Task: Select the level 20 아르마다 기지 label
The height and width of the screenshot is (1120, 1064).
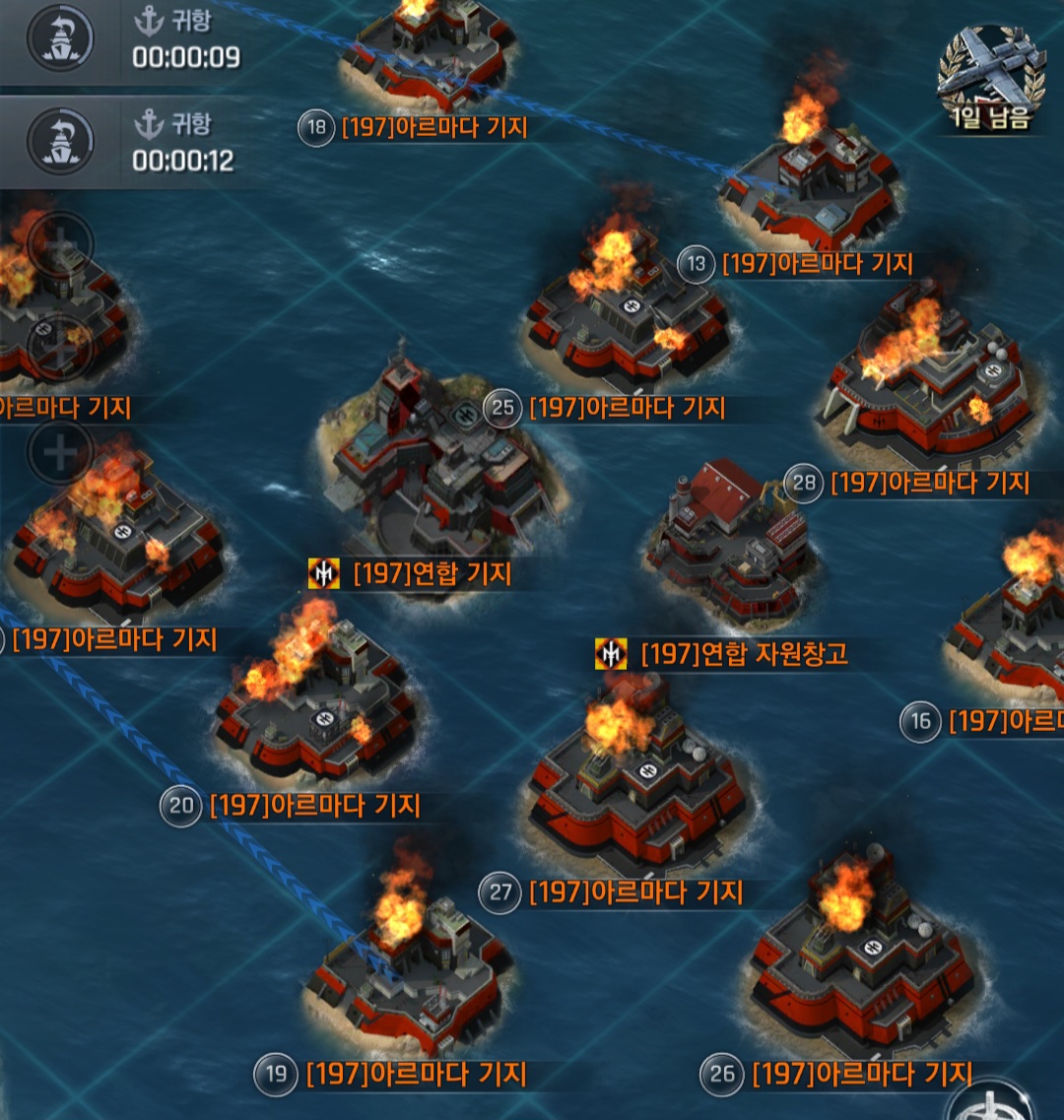Action: (314, 806)
